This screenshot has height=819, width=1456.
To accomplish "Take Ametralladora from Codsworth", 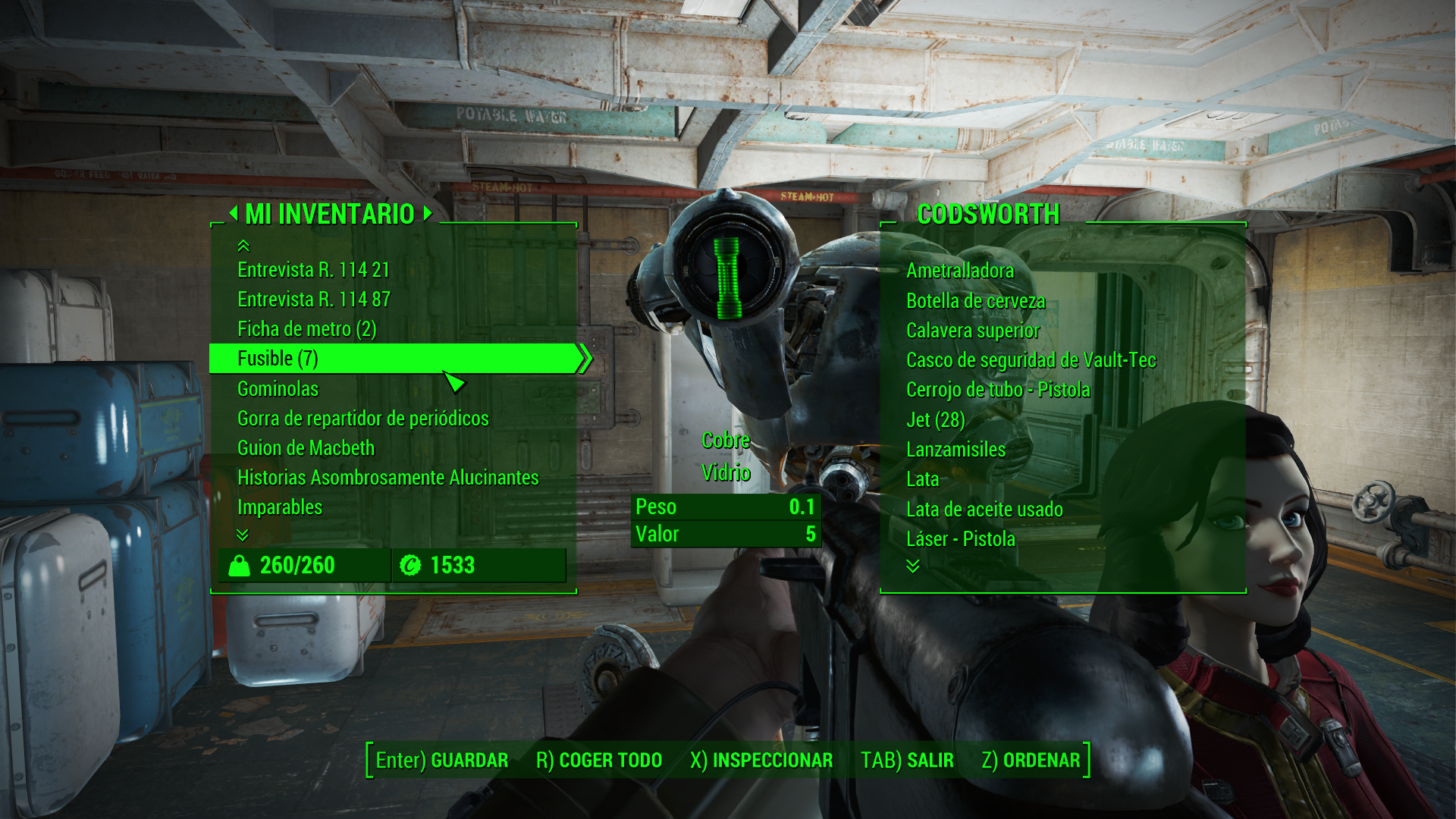I will (x=959, y=271).
